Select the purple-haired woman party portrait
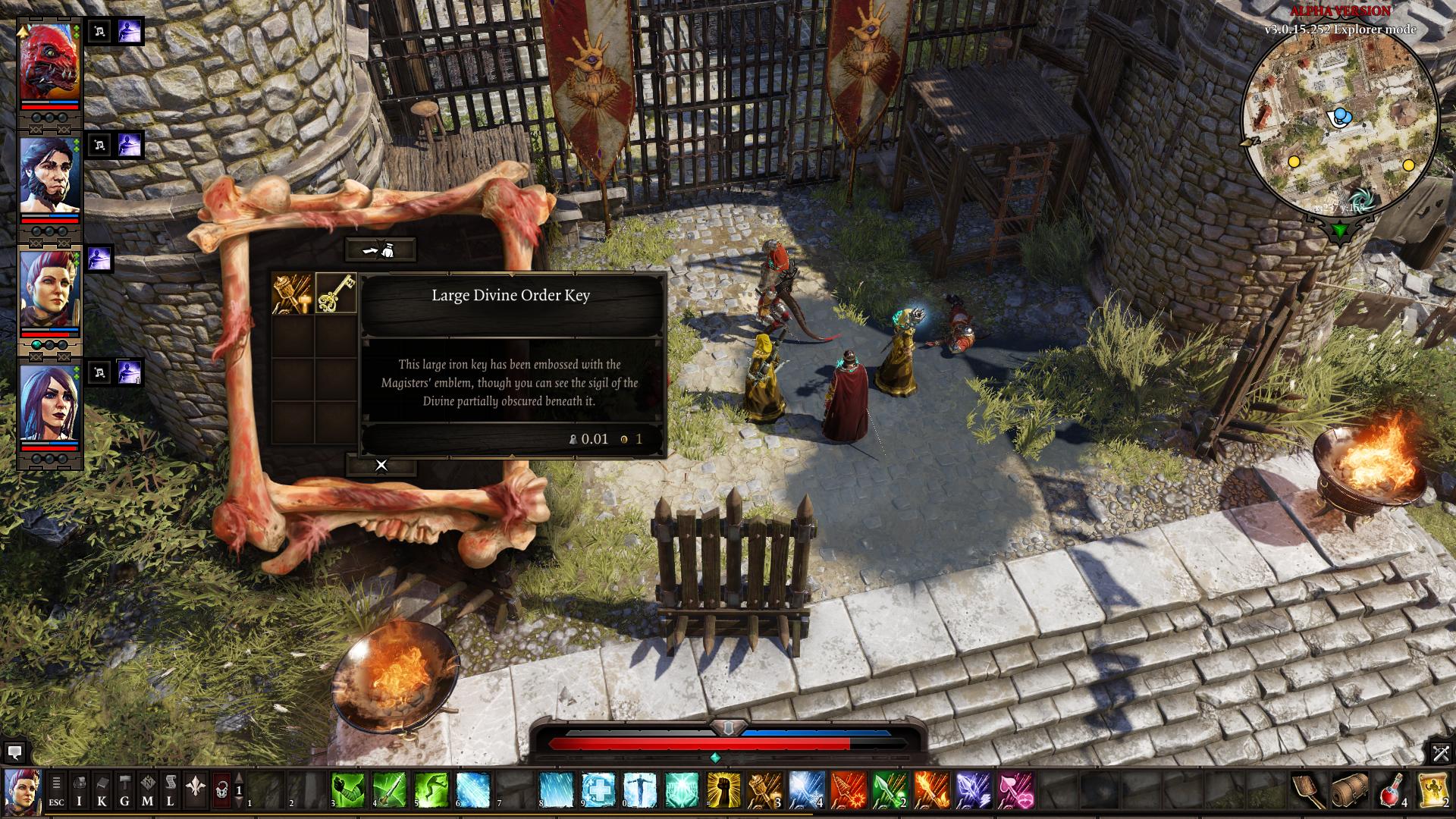 (50, 403)
